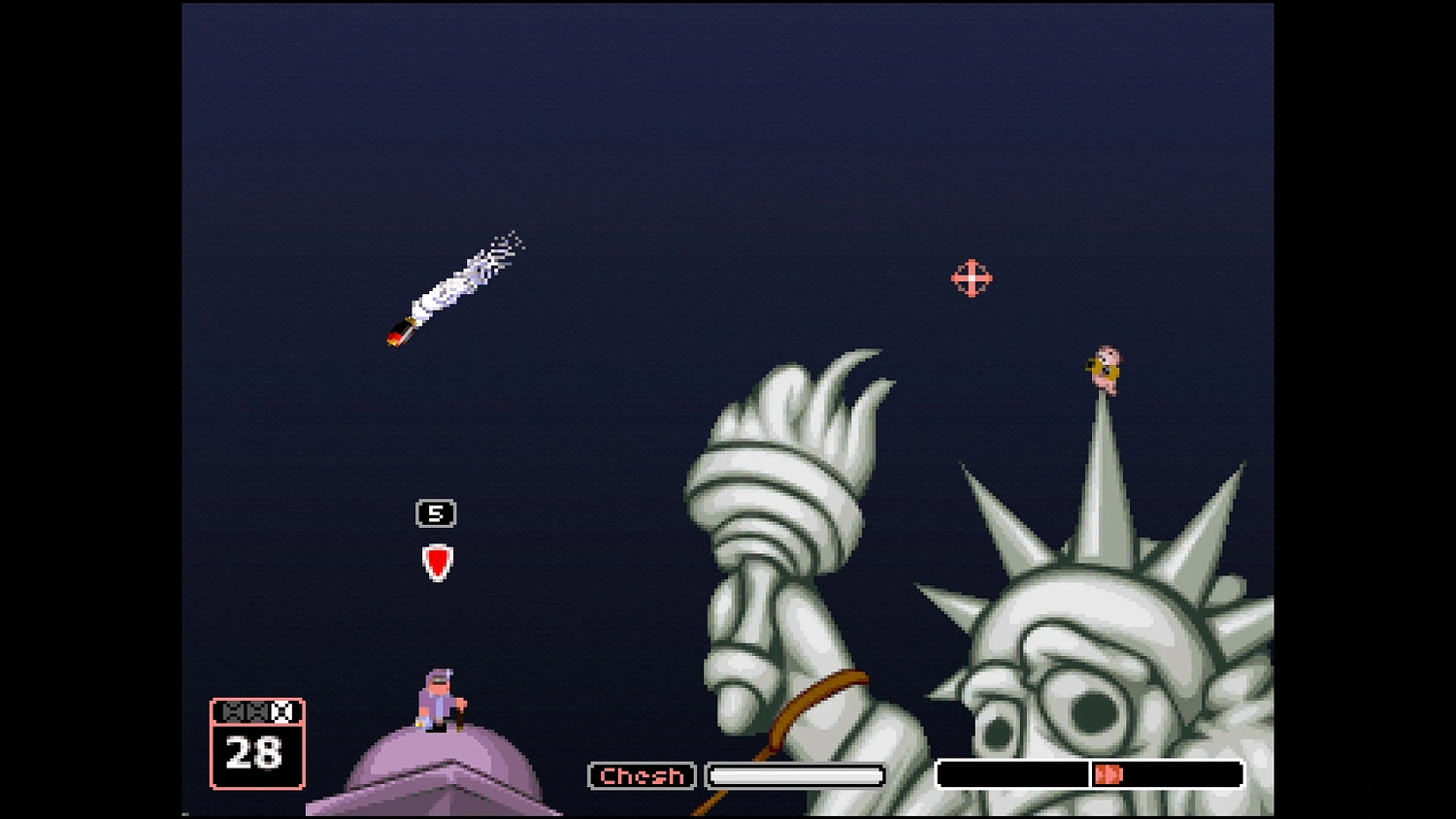Click the white Chesh health bar
The image size is (1456, 819).
(x=794, y=774)
